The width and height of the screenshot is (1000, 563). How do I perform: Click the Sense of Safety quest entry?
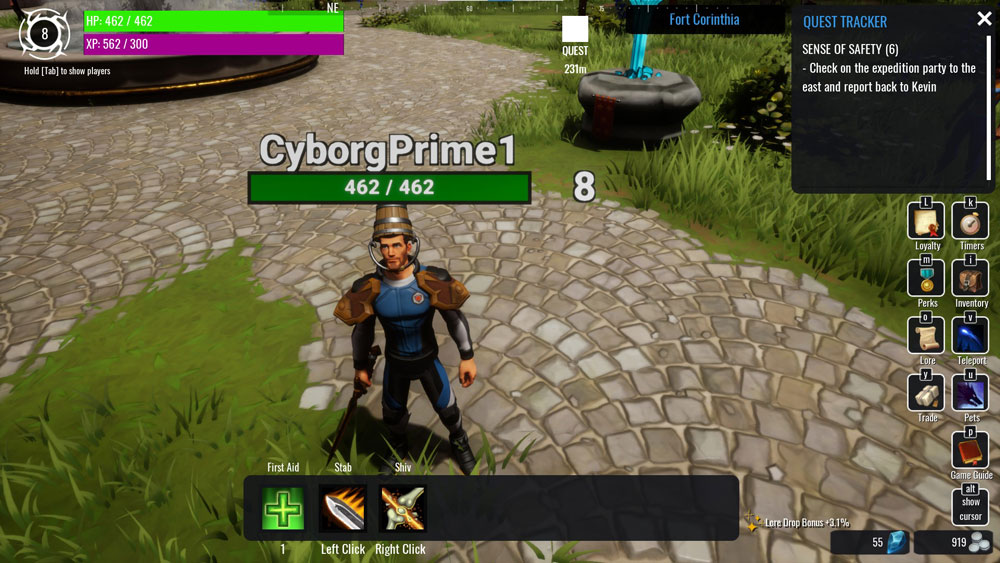pyautogui.click(x=850, y=49)
